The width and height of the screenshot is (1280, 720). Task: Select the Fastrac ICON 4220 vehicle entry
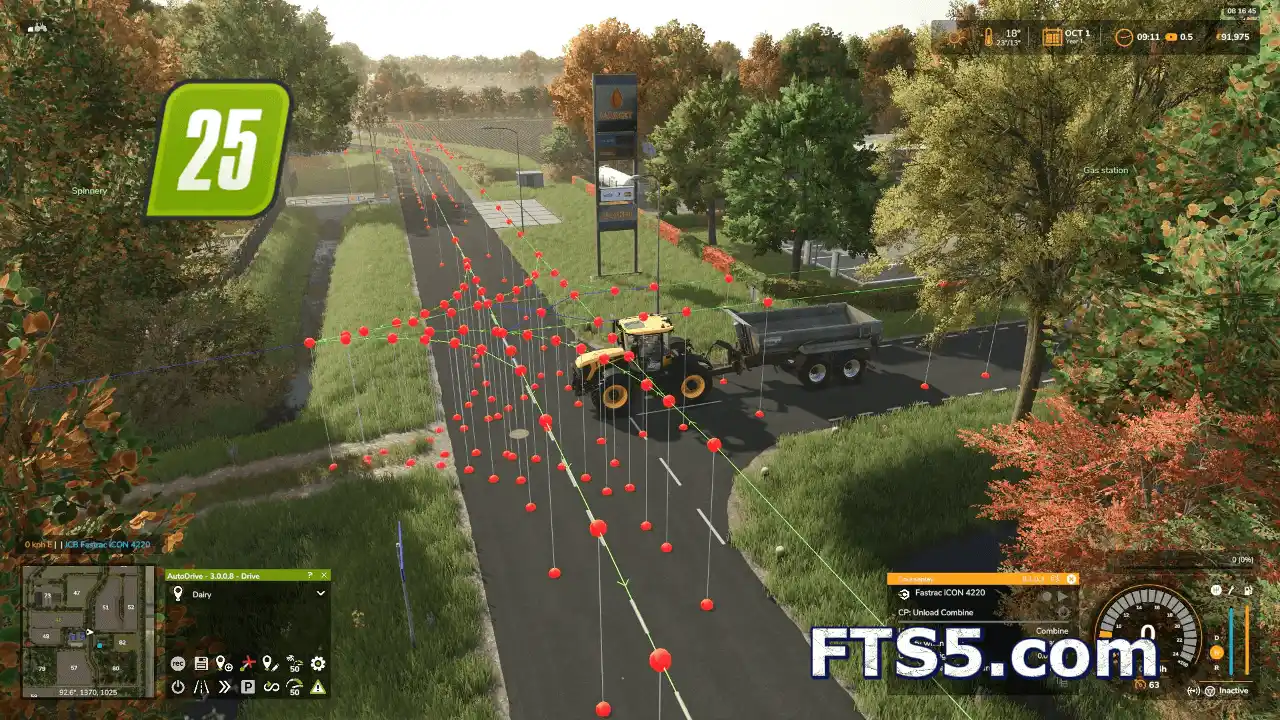[948, 593]
